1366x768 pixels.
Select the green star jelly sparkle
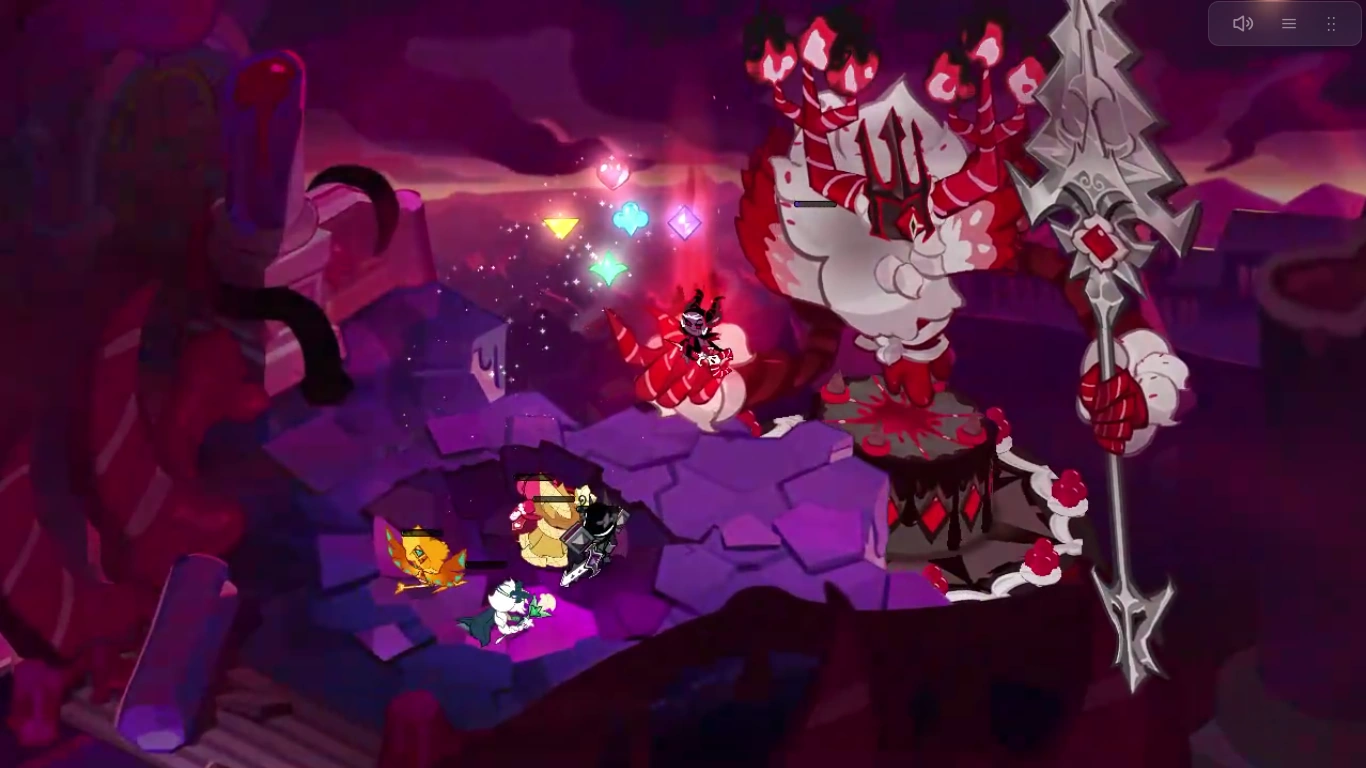click(607, 269)
